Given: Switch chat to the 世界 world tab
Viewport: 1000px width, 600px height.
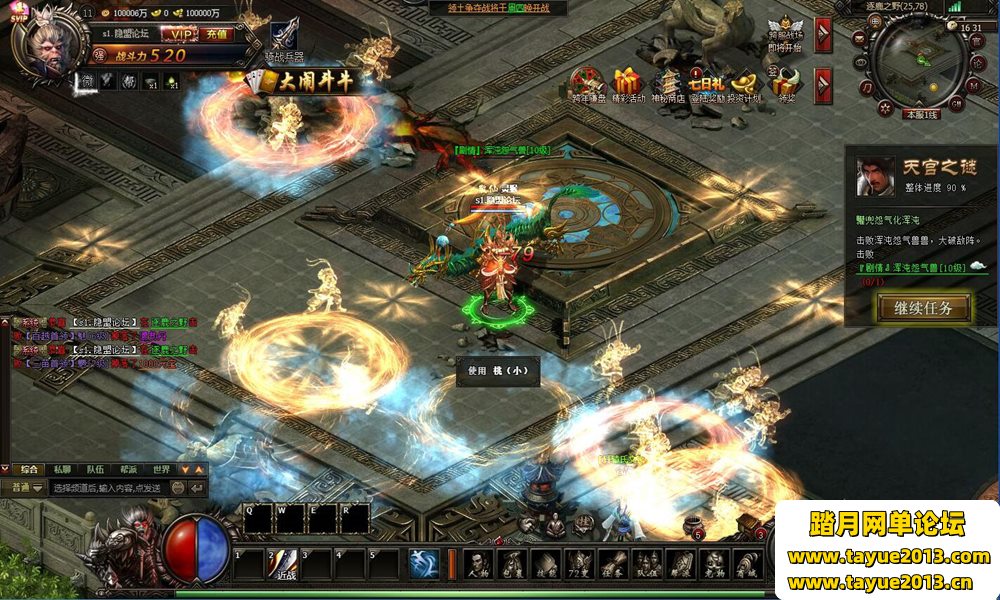Looking at the screenshot, I should pyautogui.click(x=162, y=468).
